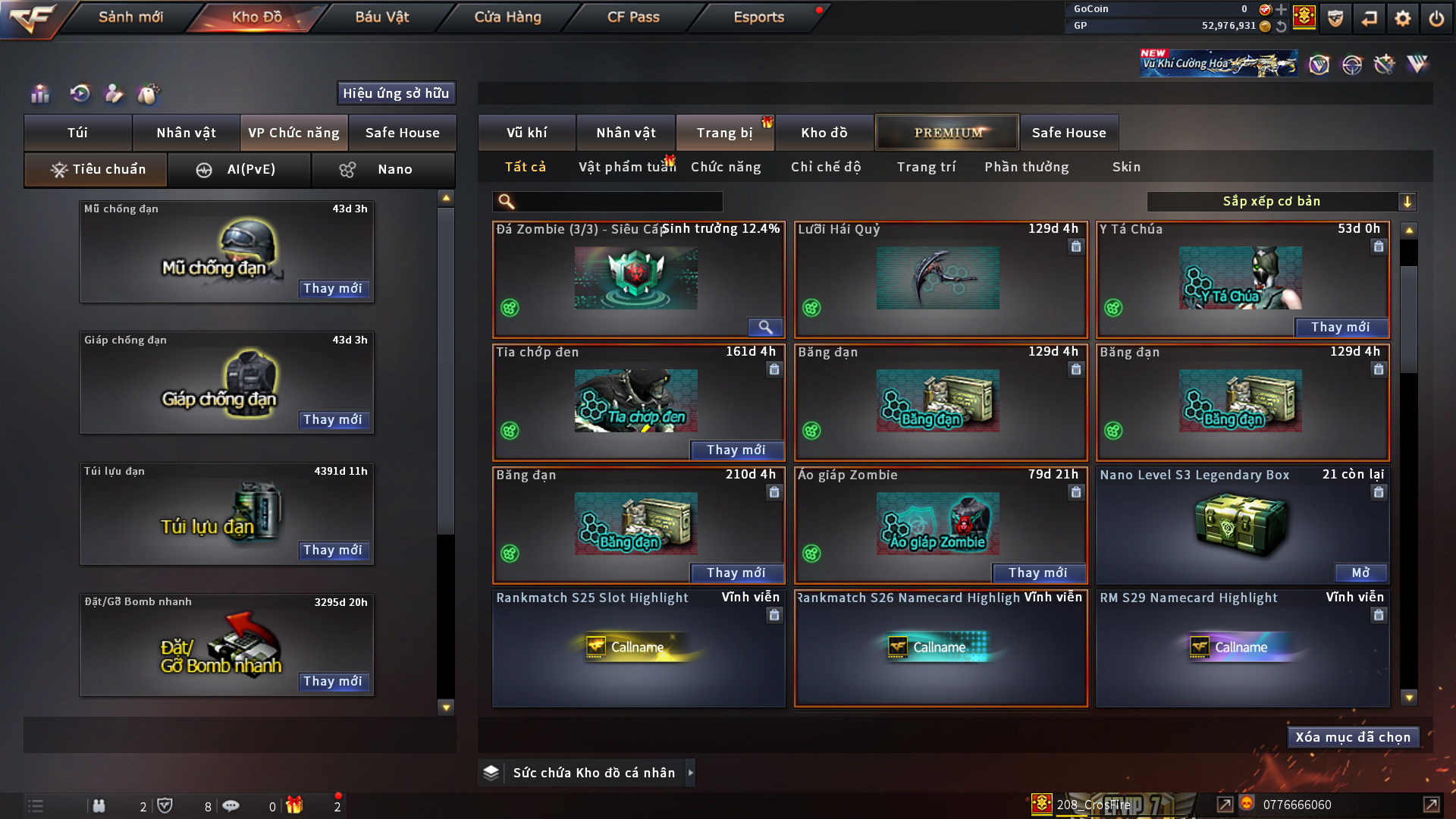Image resolution: width=1456 pixels, height=819 pixels.
Task: Go to the Sảnh mới lobby
Action: point(130,17)
